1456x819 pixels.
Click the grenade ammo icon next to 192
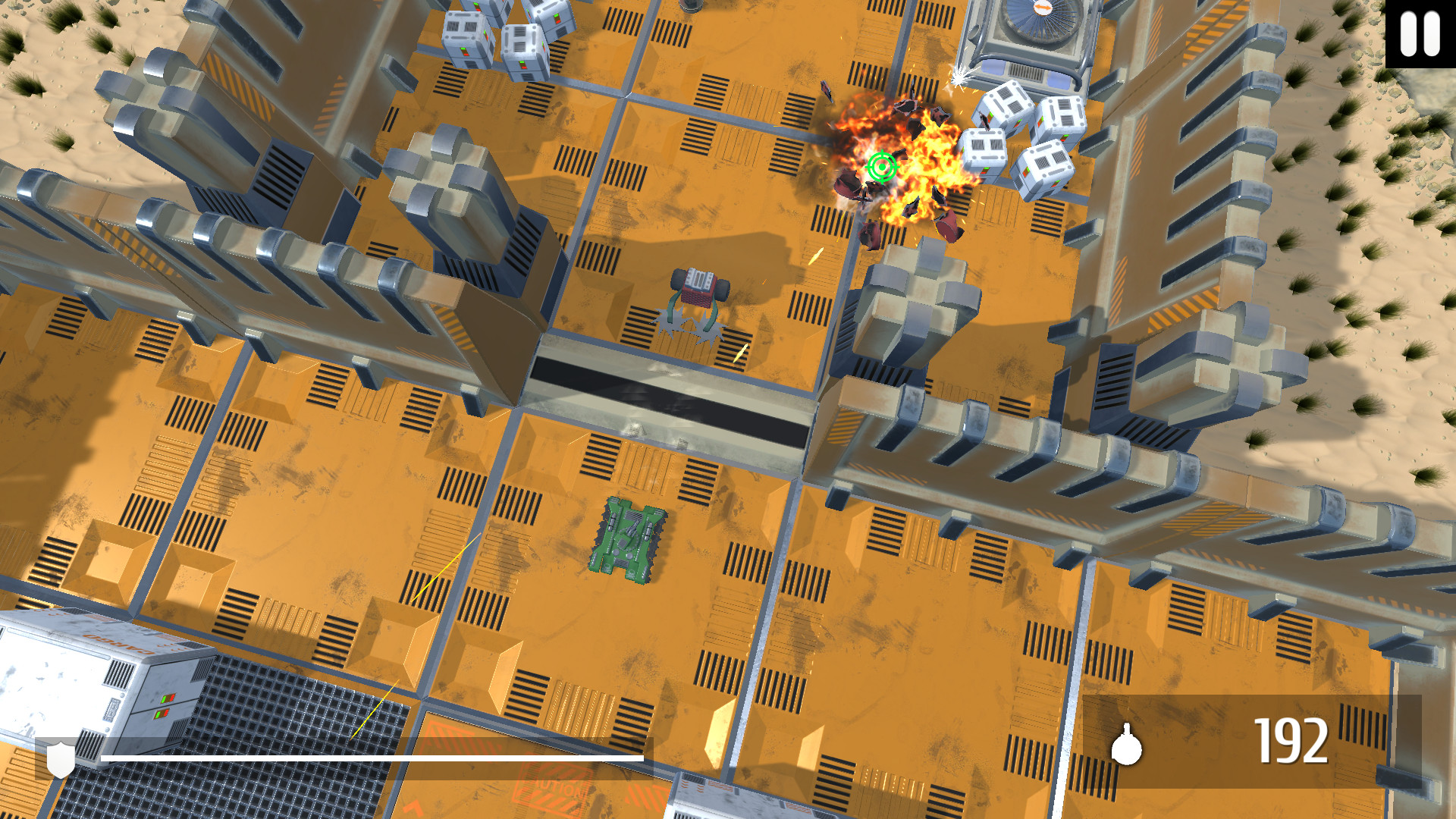click(x=1128, y=749)
